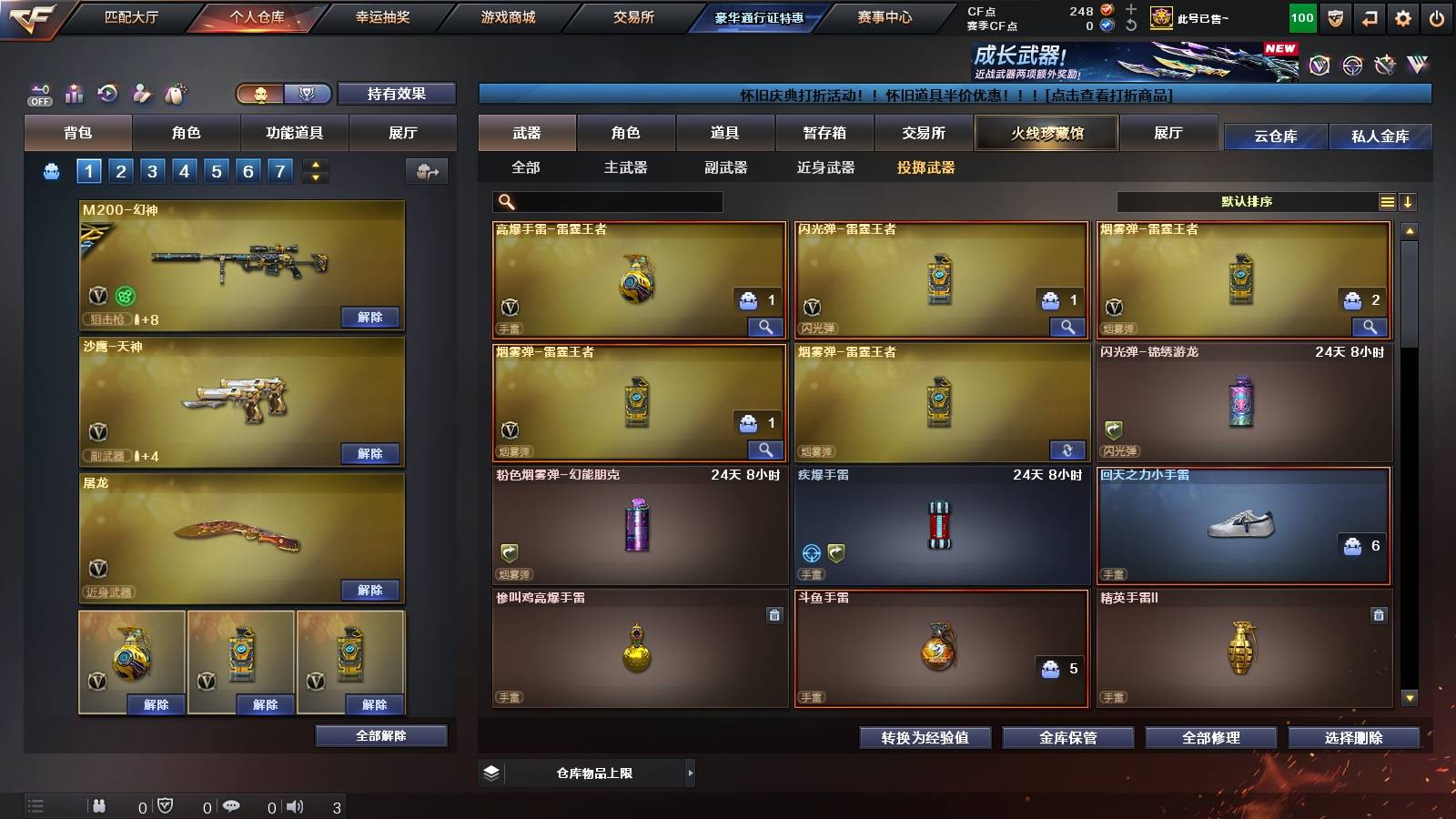Click the 金库保管 button at the bottom
The height and width of the screenshot is (819, 1456).
(1069, 738)
